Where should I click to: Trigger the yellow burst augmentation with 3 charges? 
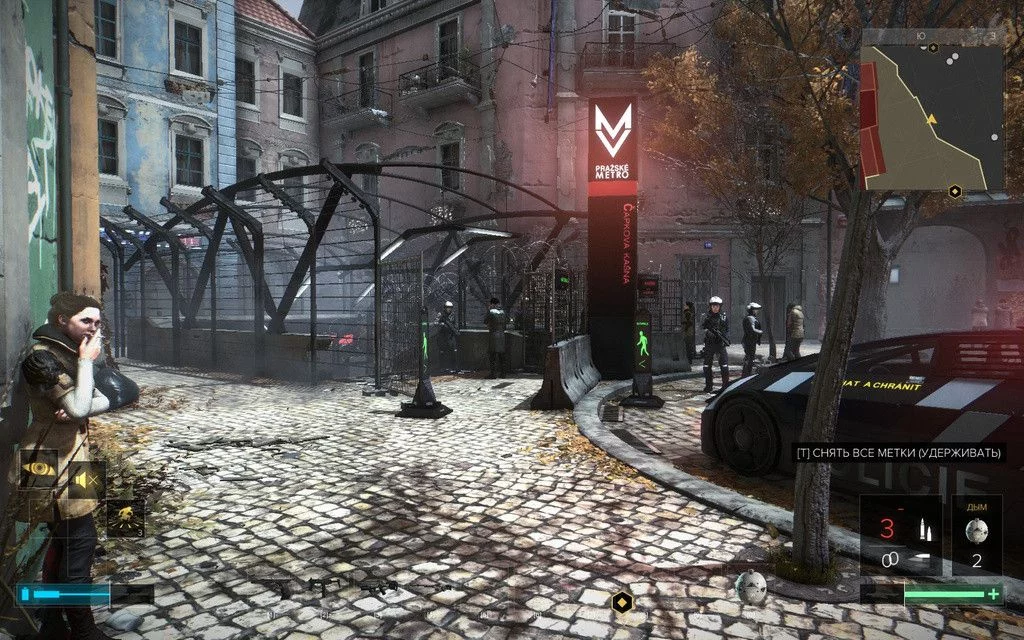(x=126, y=518)
